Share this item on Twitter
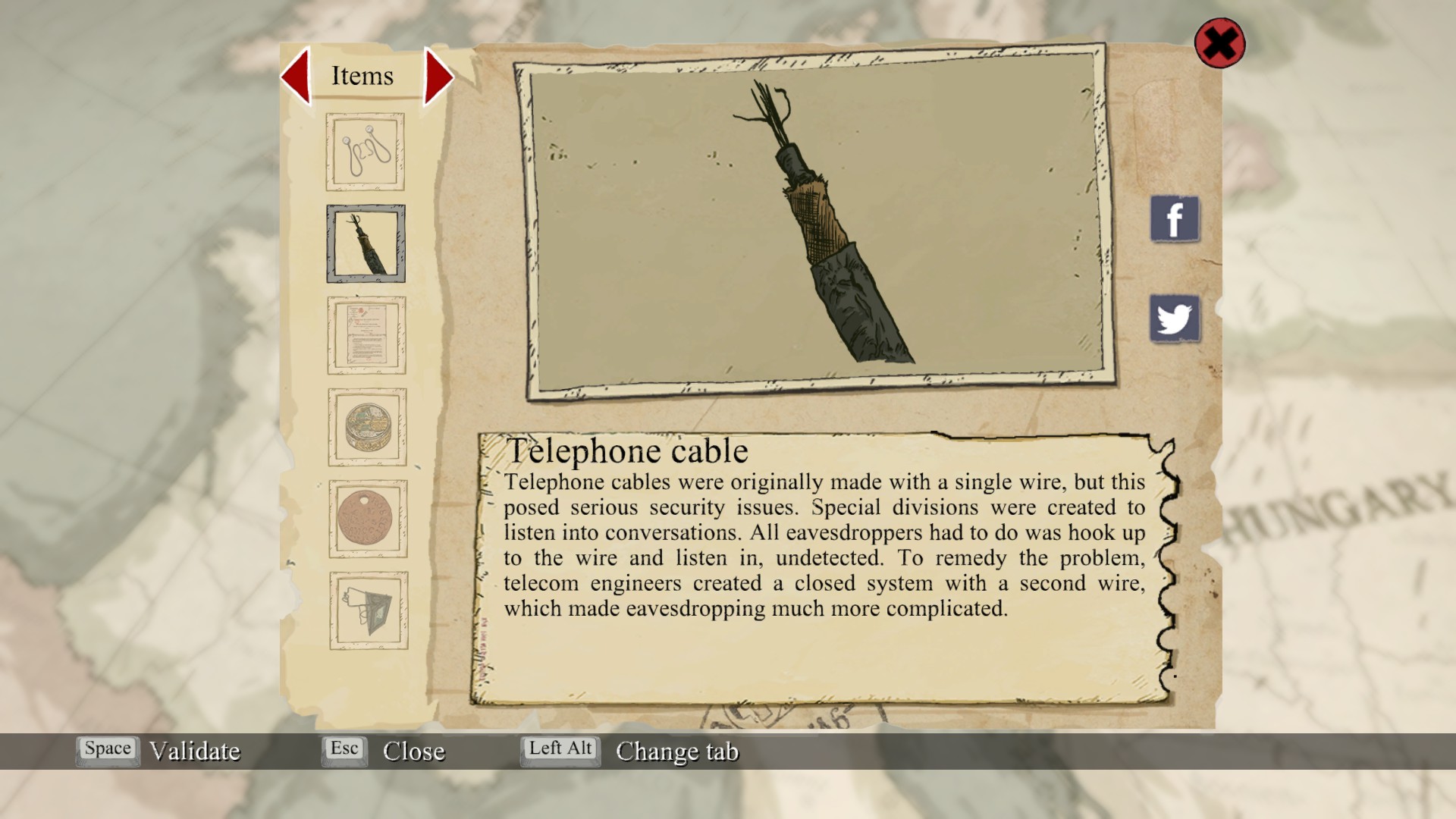Image resolution: width=1456 pixels, height=819 pixels. (1175, 318)
